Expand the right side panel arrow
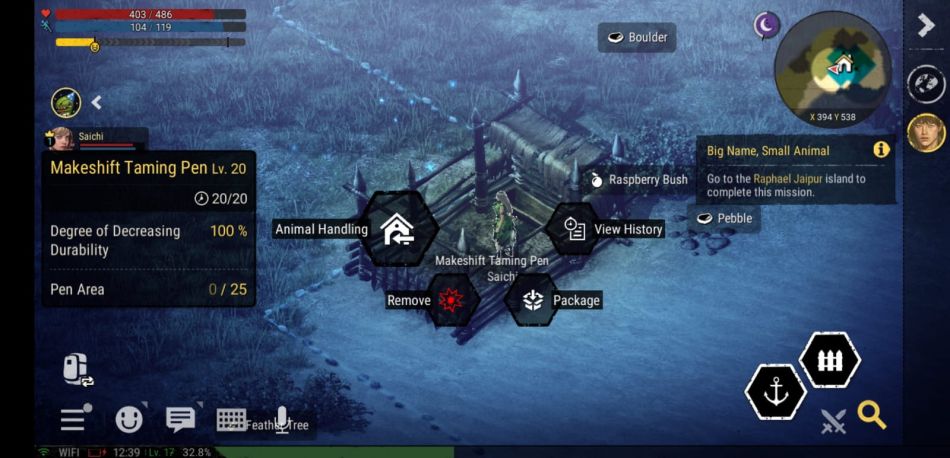 (926, 26)
